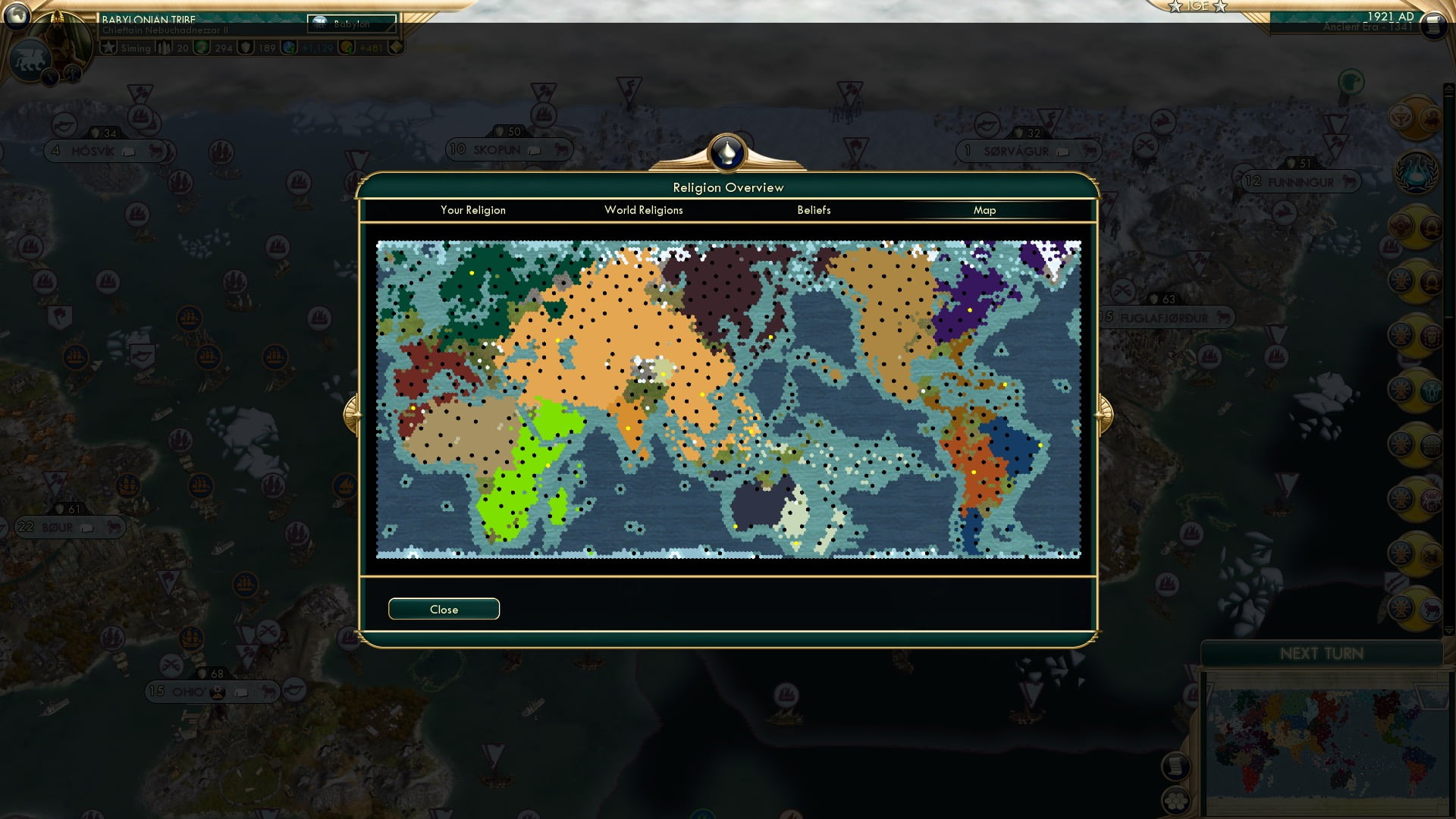
Task: Click the science icon showing +1,129
Action: 288,47
